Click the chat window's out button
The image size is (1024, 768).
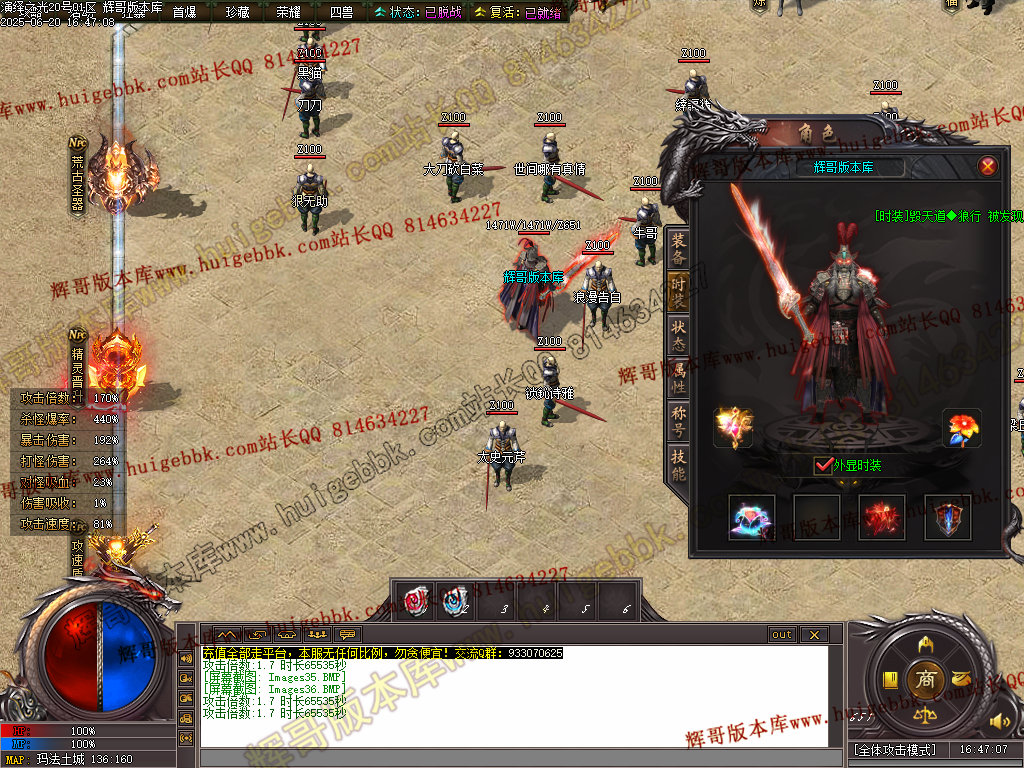click(x=781, y=634)
